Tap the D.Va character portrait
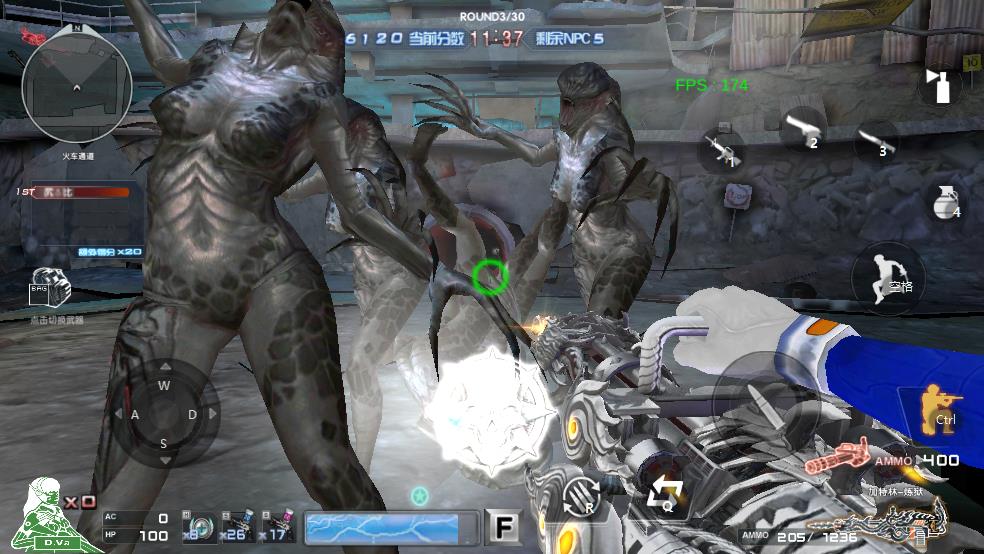This screenshot has width=984, height=554. 46,513
